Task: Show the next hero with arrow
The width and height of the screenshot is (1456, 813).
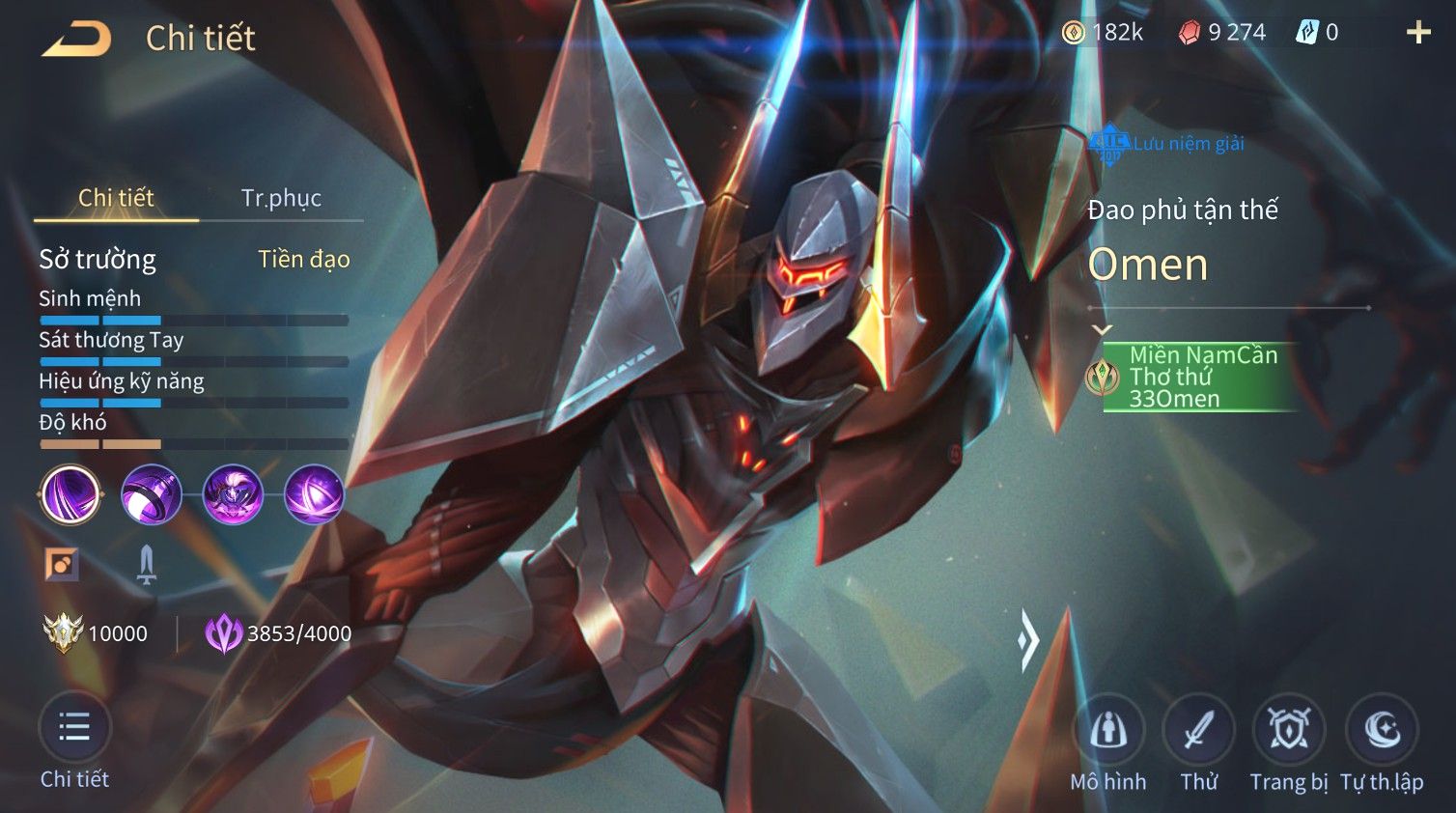Action: [1028, 638]
